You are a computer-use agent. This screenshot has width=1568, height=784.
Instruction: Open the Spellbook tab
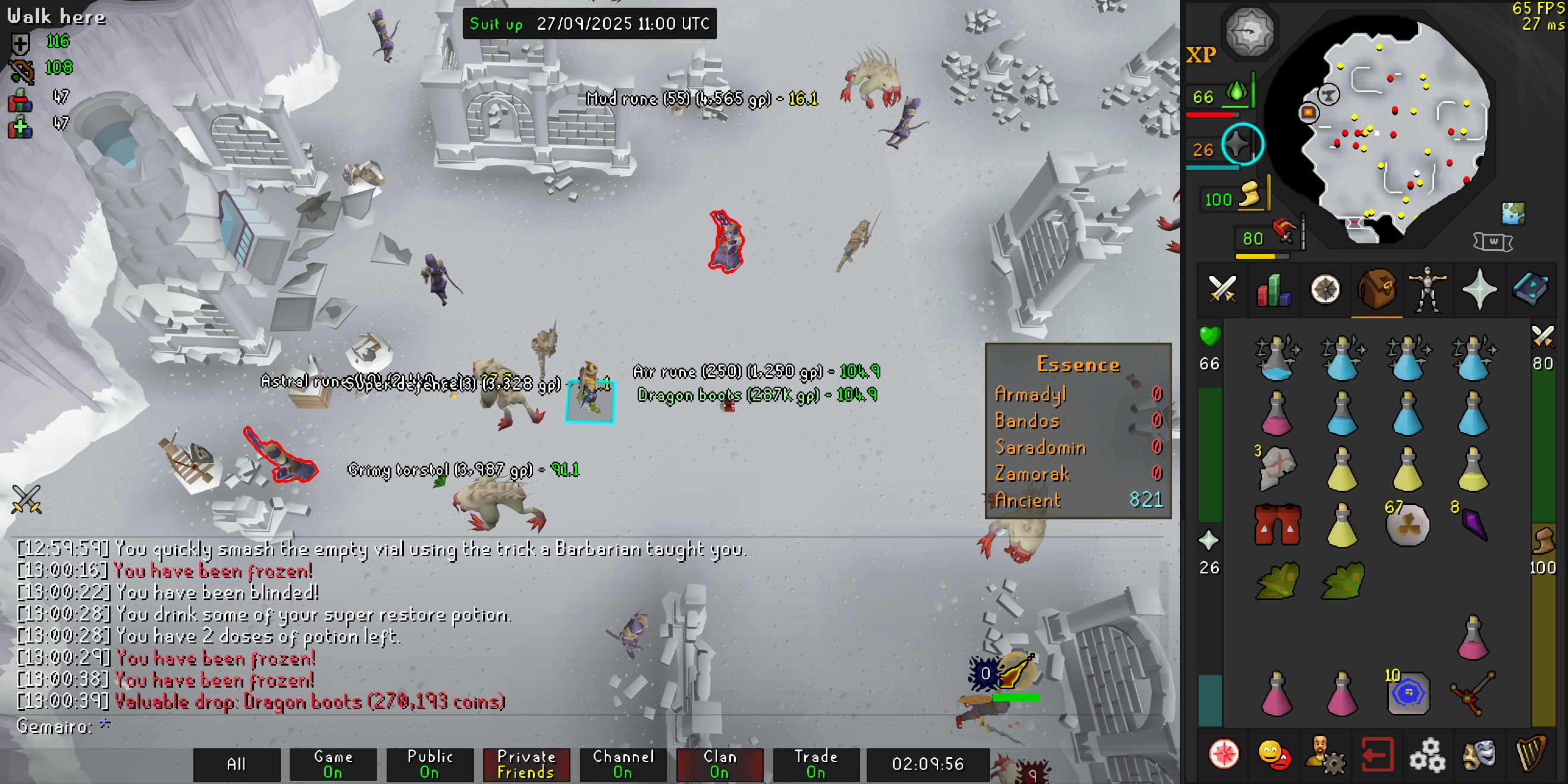click(1531, 290)
